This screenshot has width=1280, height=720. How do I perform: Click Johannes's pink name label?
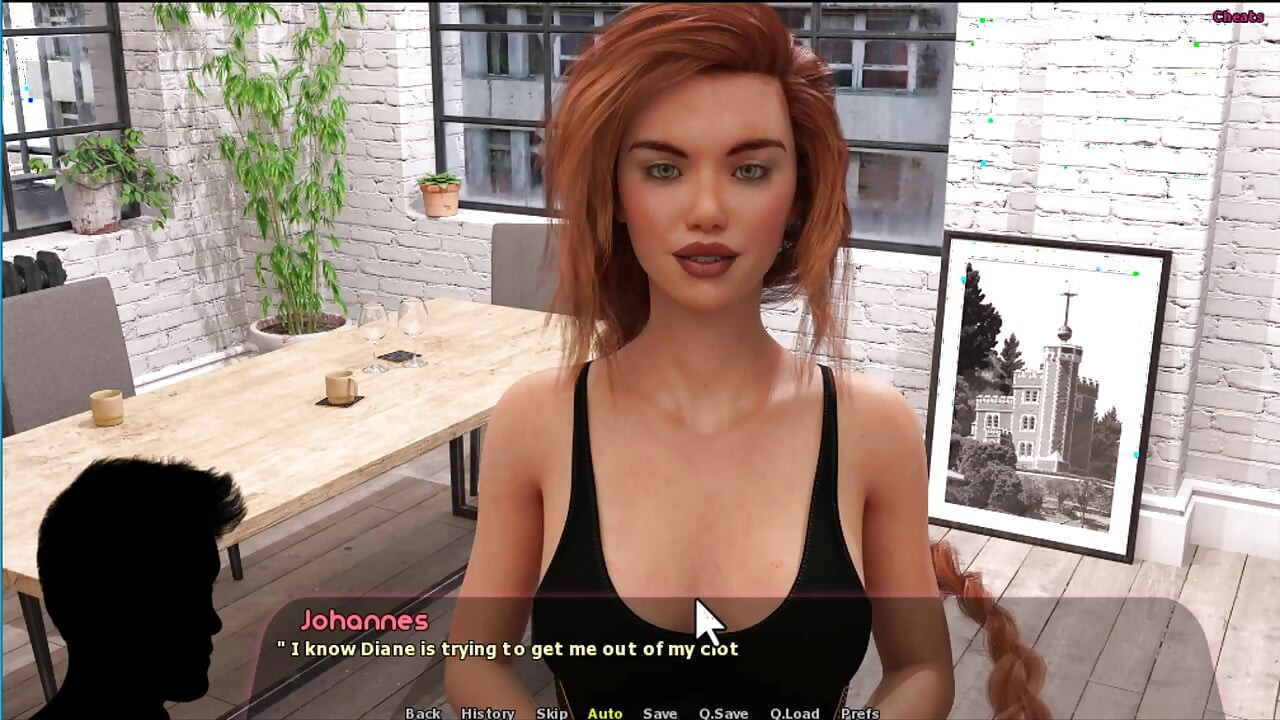(x=366, y=621)
